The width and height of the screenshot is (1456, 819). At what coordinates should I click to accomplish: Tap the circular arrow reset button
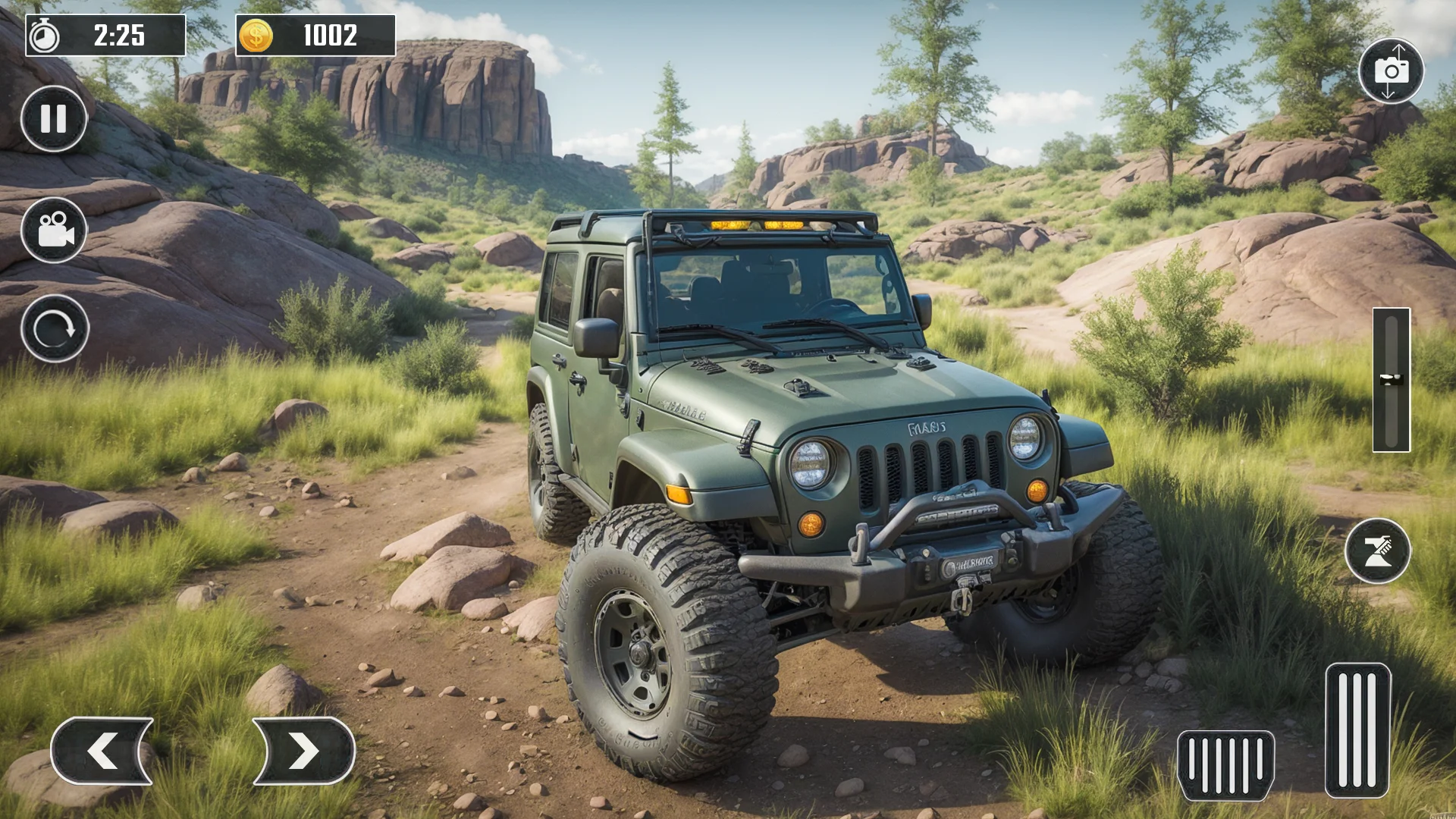tap(55, 329)
